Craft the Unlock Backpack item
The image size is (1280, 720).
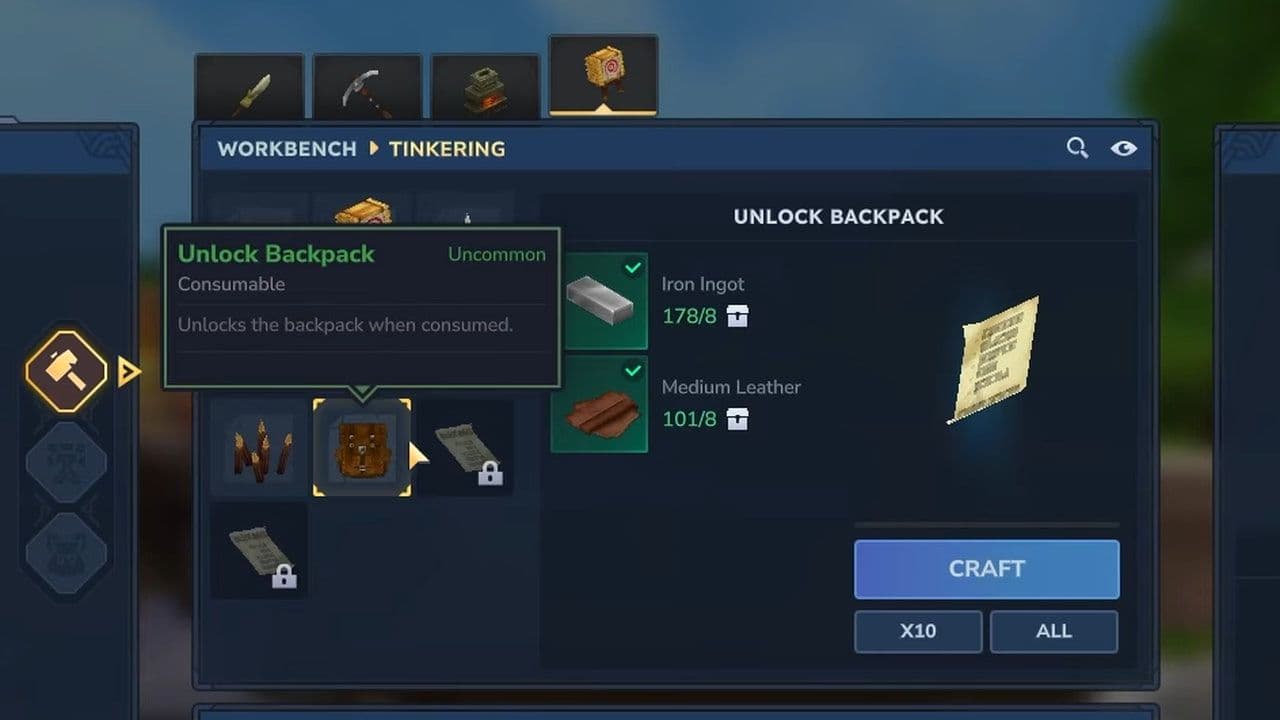click(986, 569)
